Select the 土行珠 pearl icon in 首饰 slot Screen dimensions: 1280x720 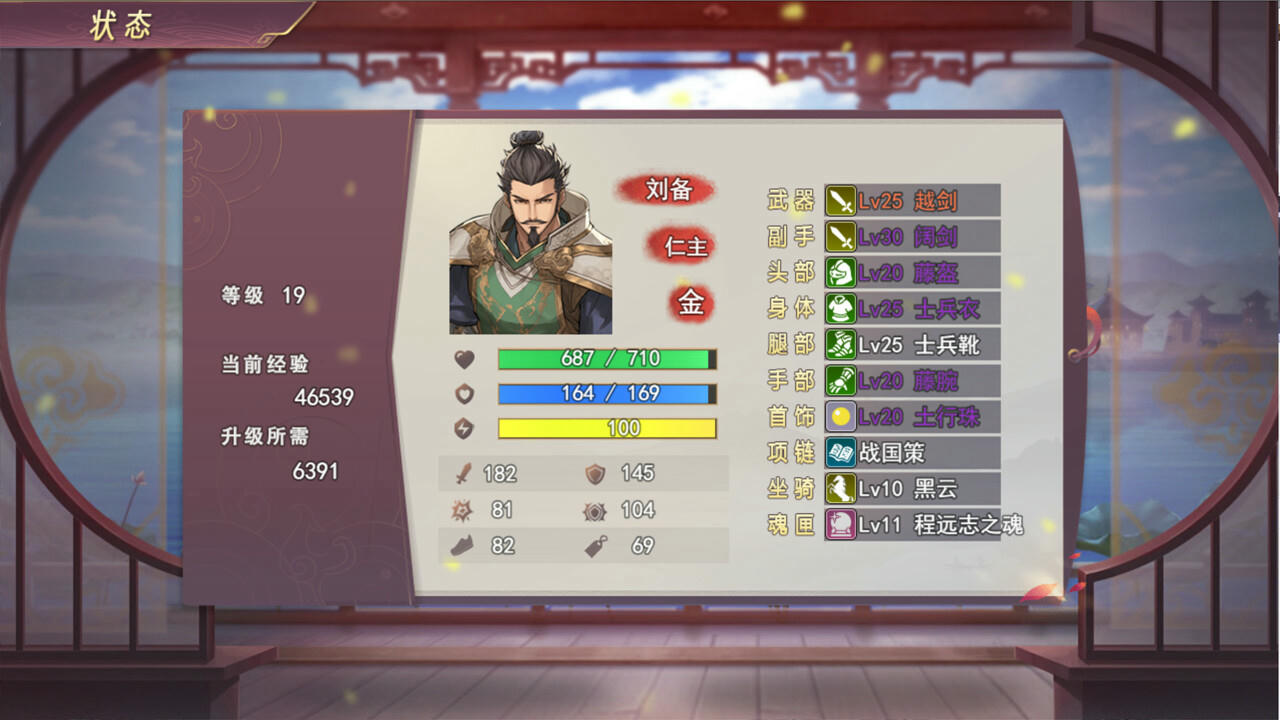pos(843,417)
